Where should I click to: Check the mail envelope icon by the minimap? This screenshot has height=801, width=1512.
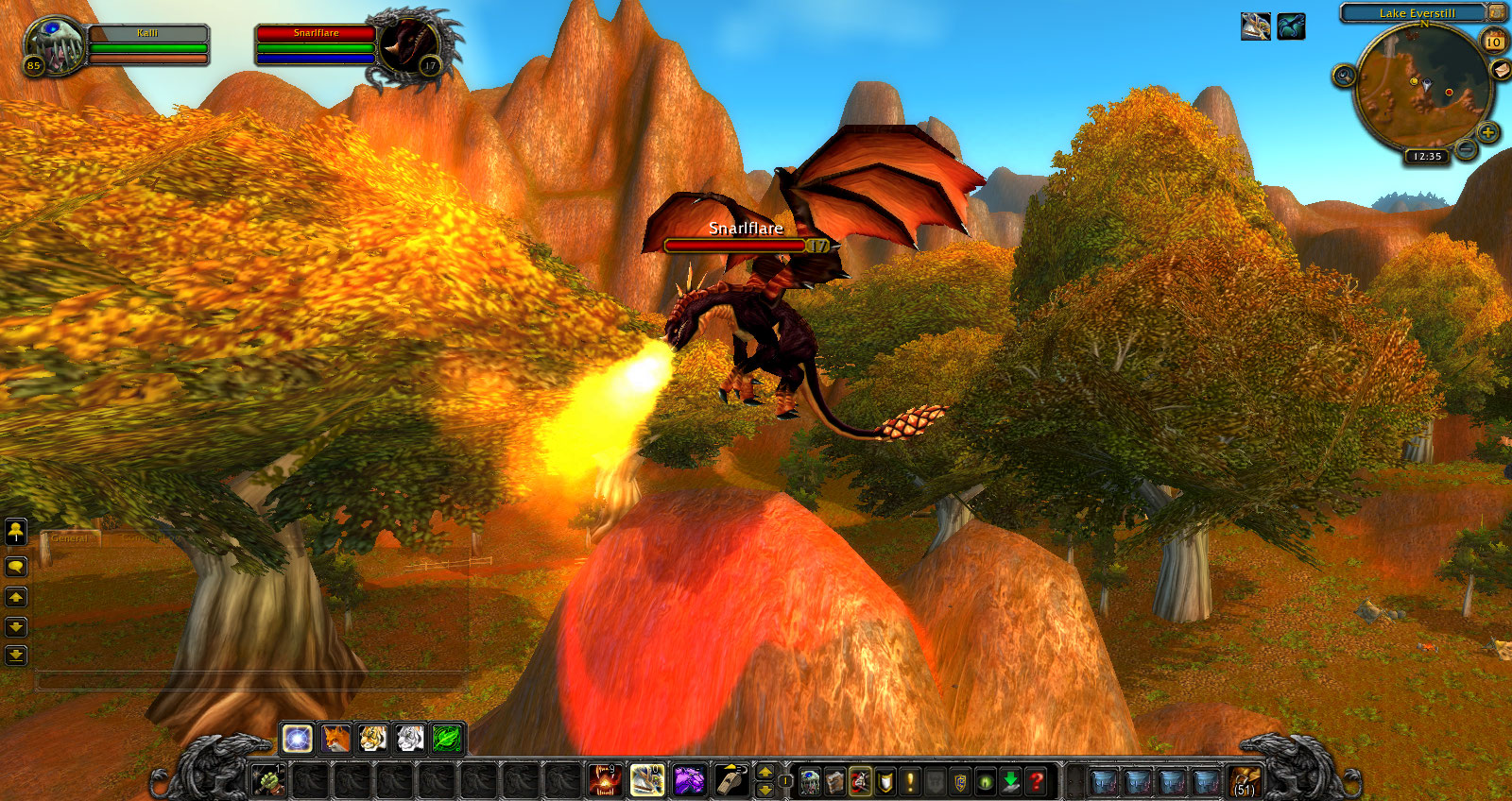1500,71
